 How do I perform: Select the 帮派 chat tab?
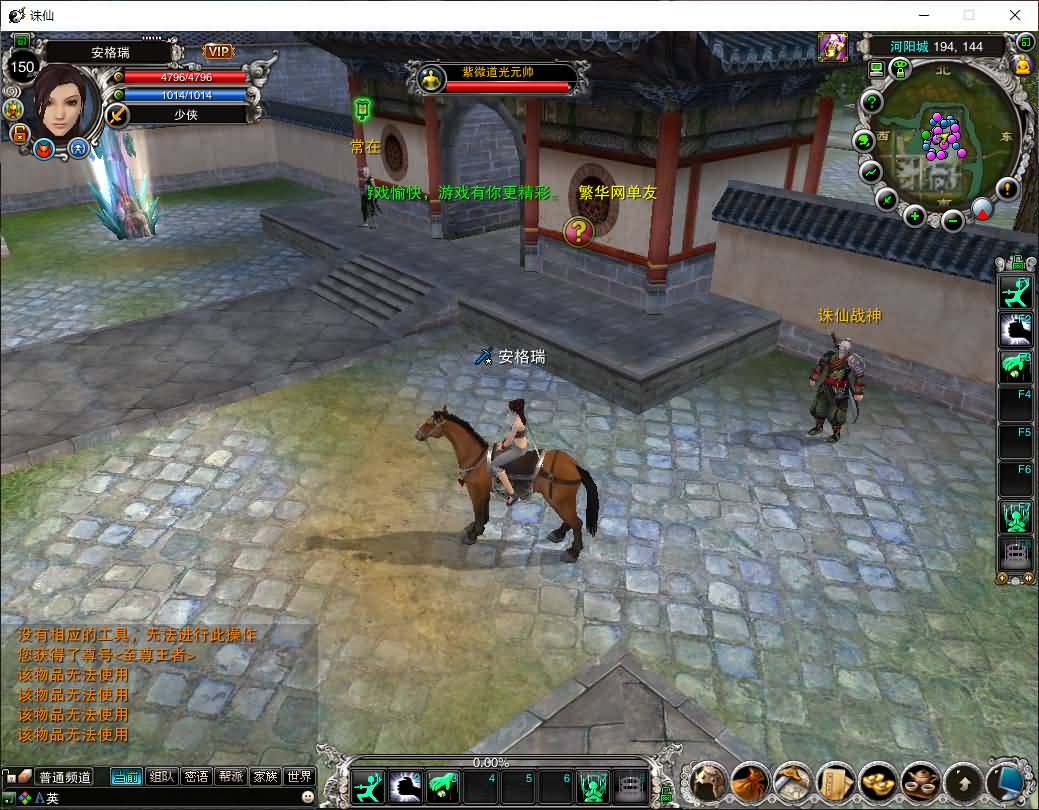(x=231, y=777)
